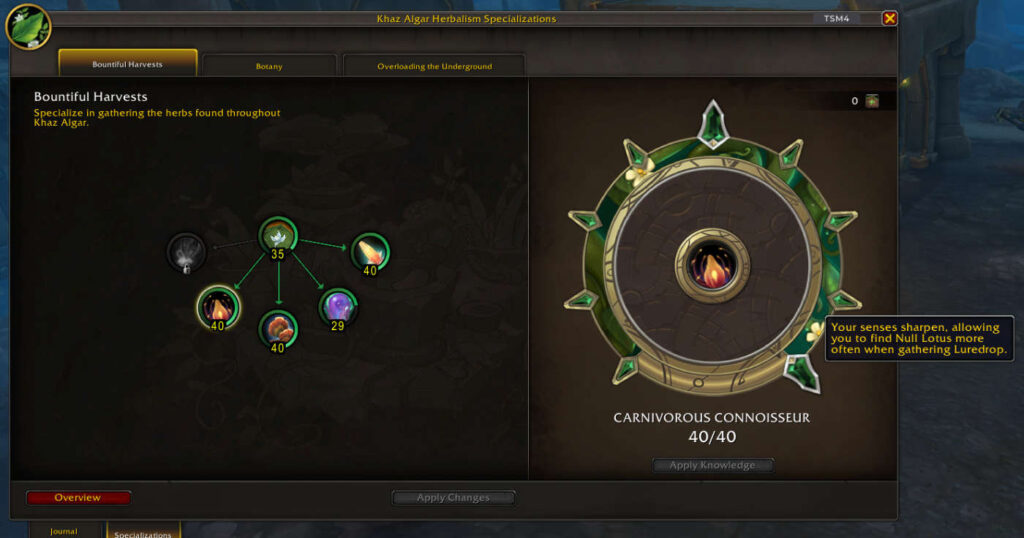The width and height of the screenshot is (1024, 538).
Task: Switch to the bottom Specializations tab
Action: [x=143, y=531]
